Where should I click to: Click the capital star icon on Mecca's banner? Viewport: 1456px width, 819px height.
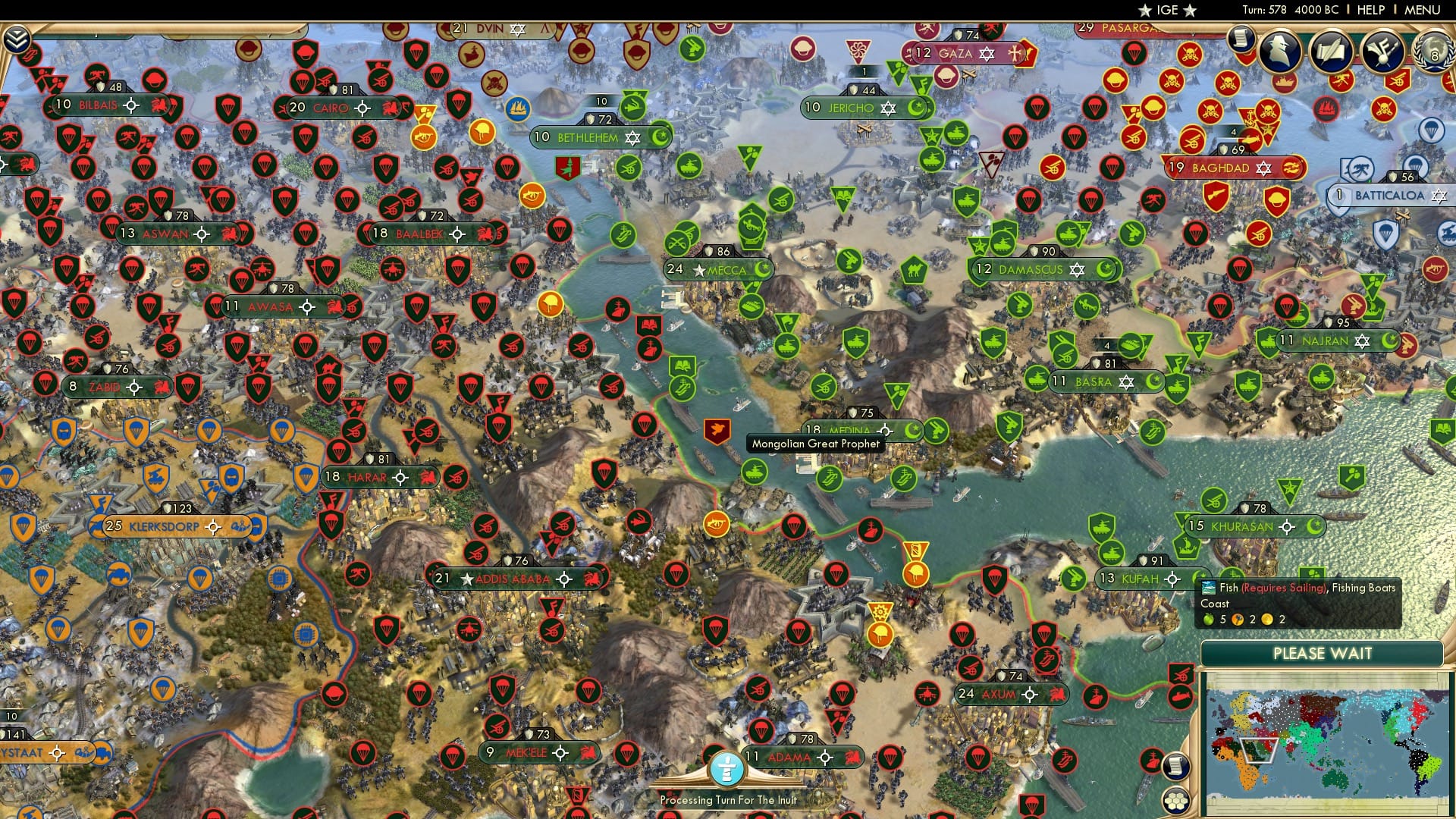[697, 270]
